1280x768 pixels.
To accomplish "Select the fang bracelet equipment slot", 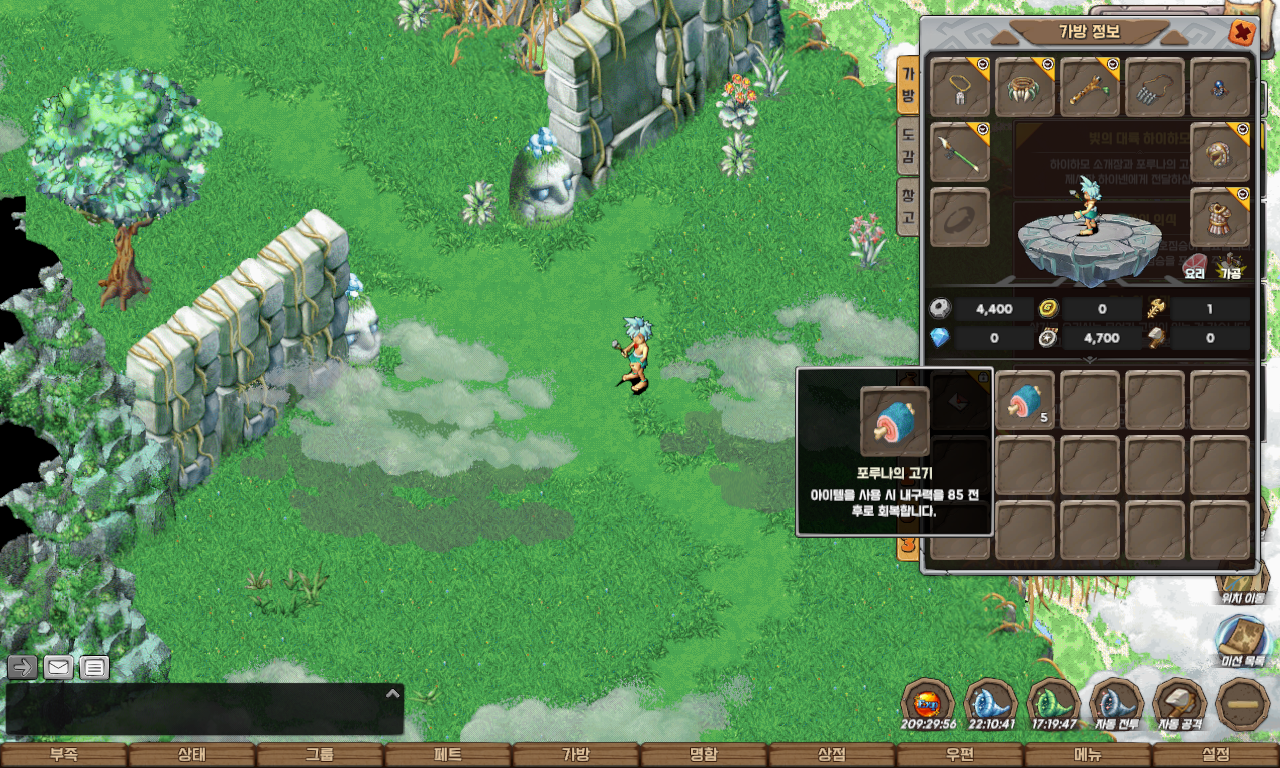I will 1025,88.
